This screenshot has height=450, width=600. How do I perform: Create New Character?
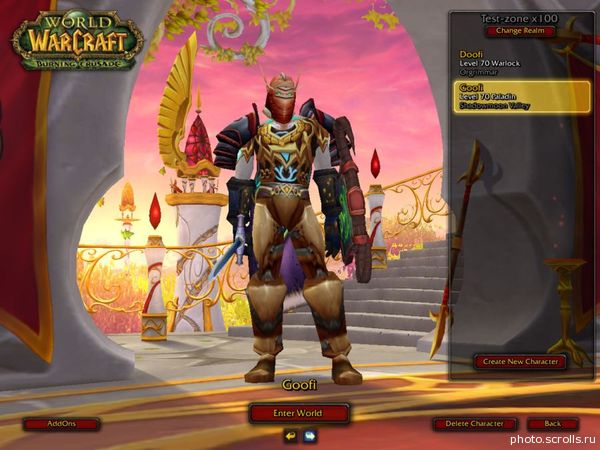click(519, 361)
